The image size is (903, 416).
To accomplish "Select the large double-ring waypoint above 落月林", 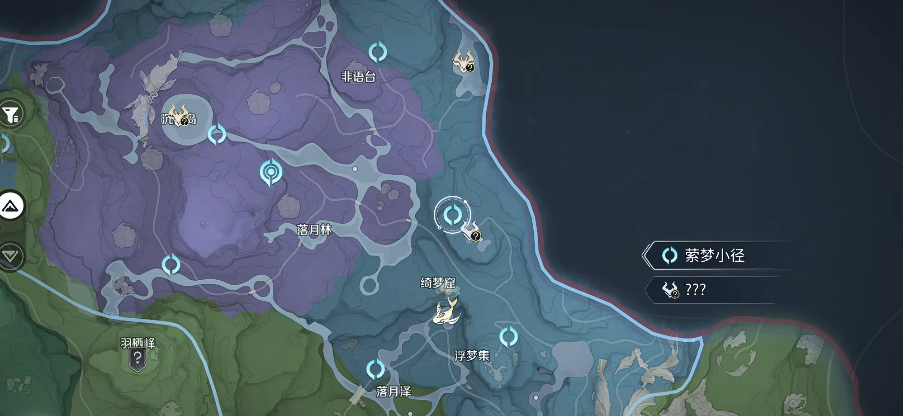I will tap(270, 172).
